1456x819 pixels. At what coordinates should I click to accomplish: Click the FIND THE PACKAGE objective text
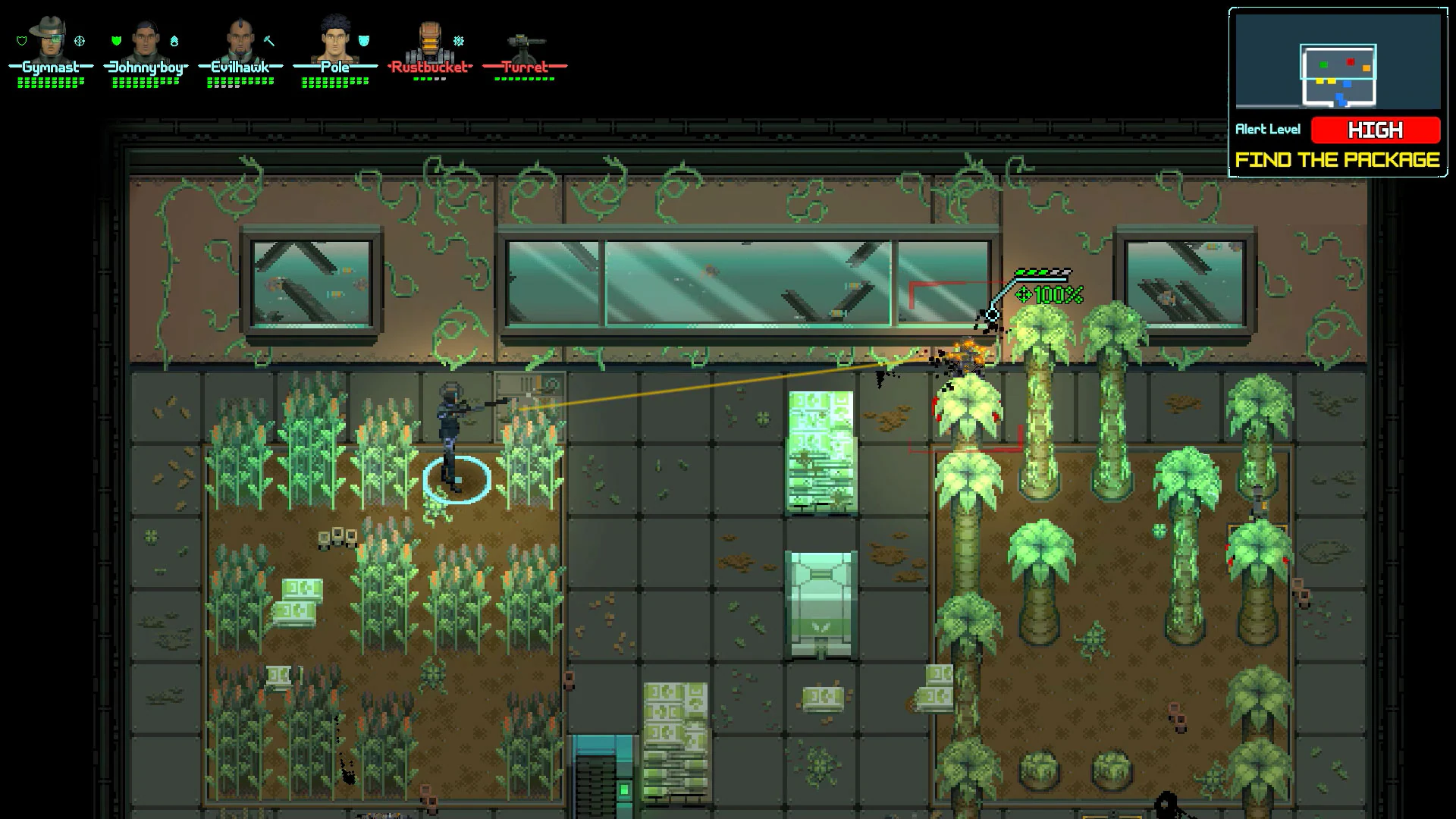tap(1337, 160)
